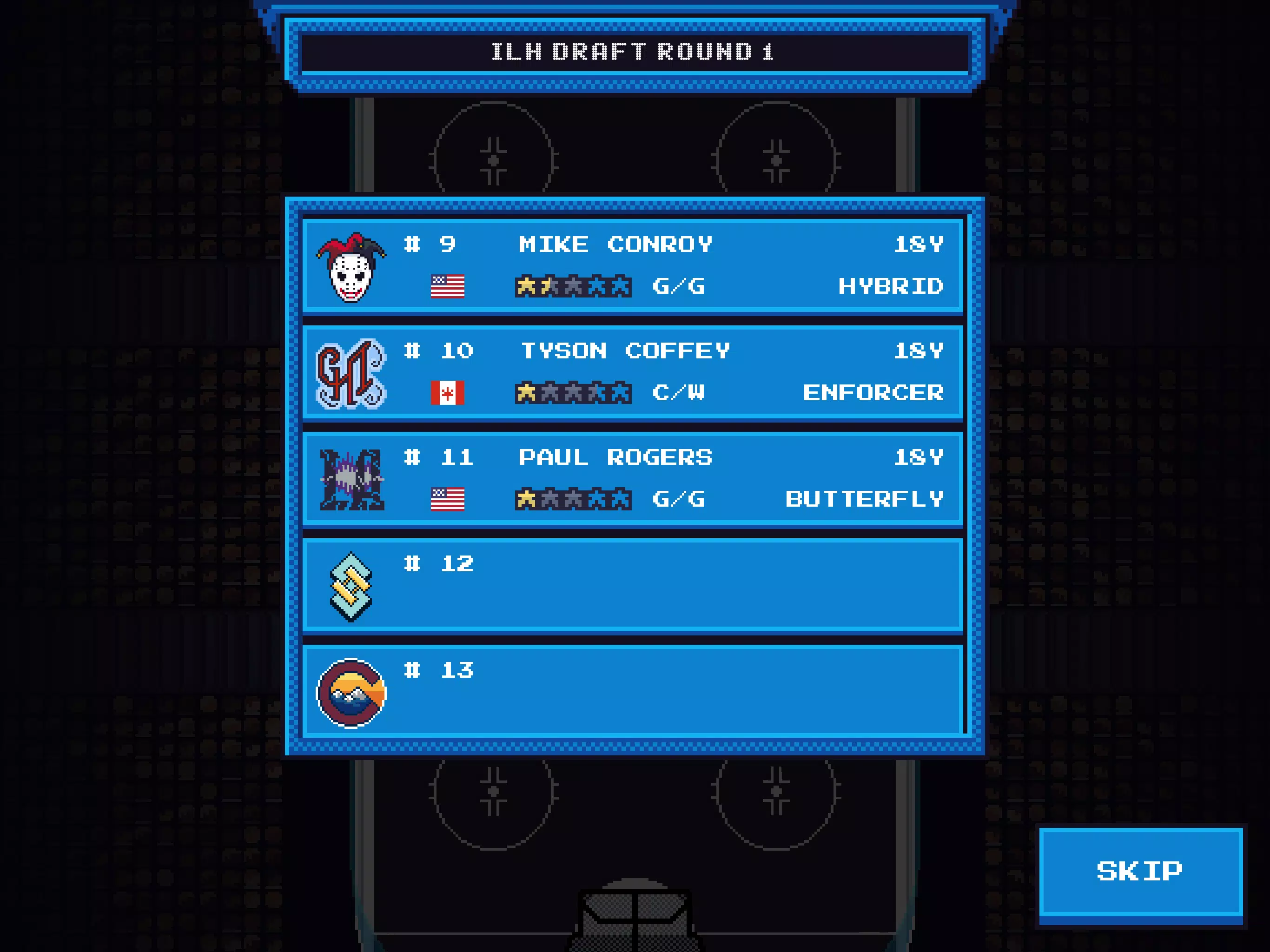The image size is (1270, 952).
Task: Select the star rating for Mike Conroy
Action: tap(573, 286)
